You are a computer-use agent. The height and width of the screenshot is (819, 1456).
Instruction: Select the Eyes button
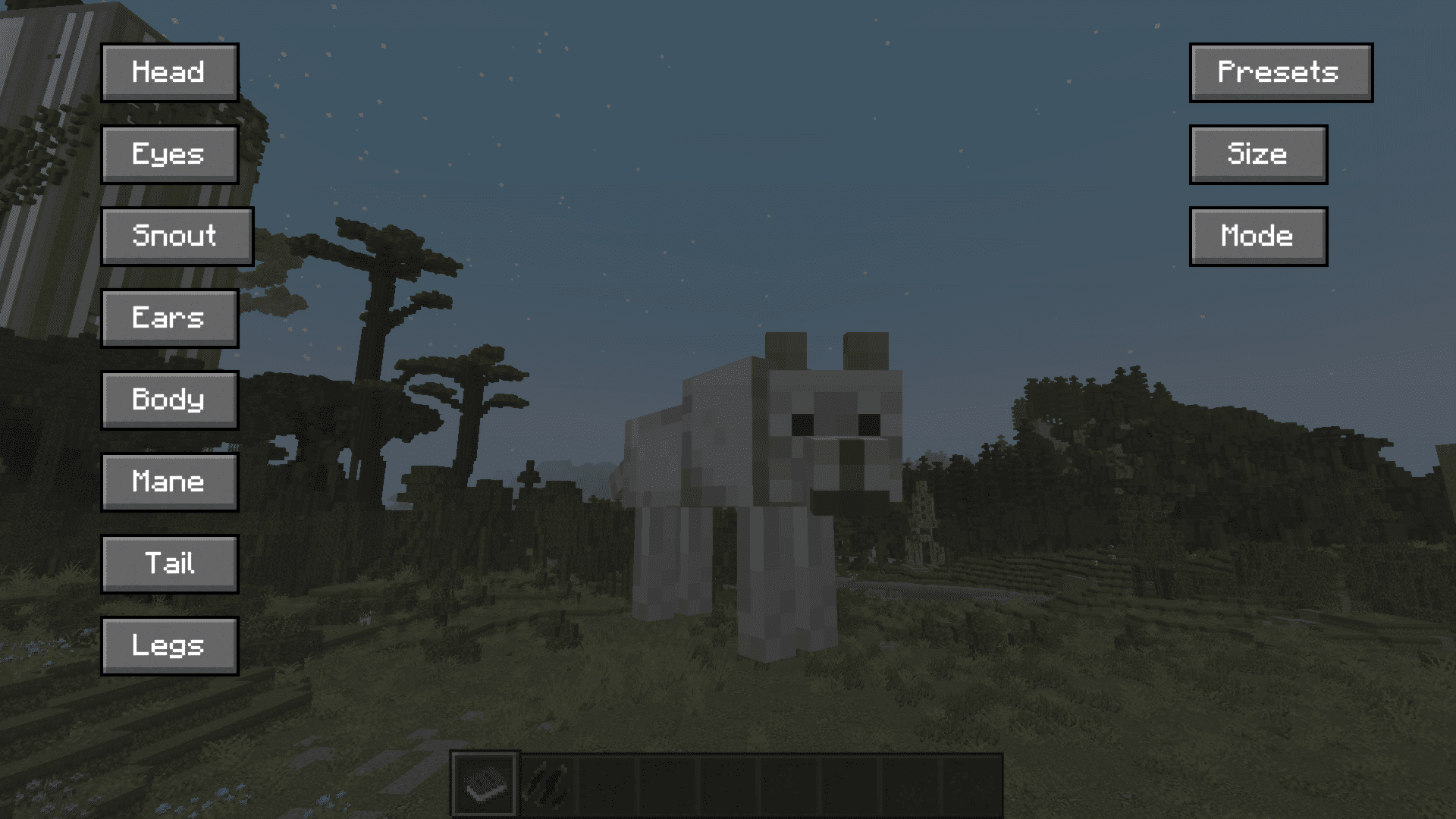pos(169,154)
